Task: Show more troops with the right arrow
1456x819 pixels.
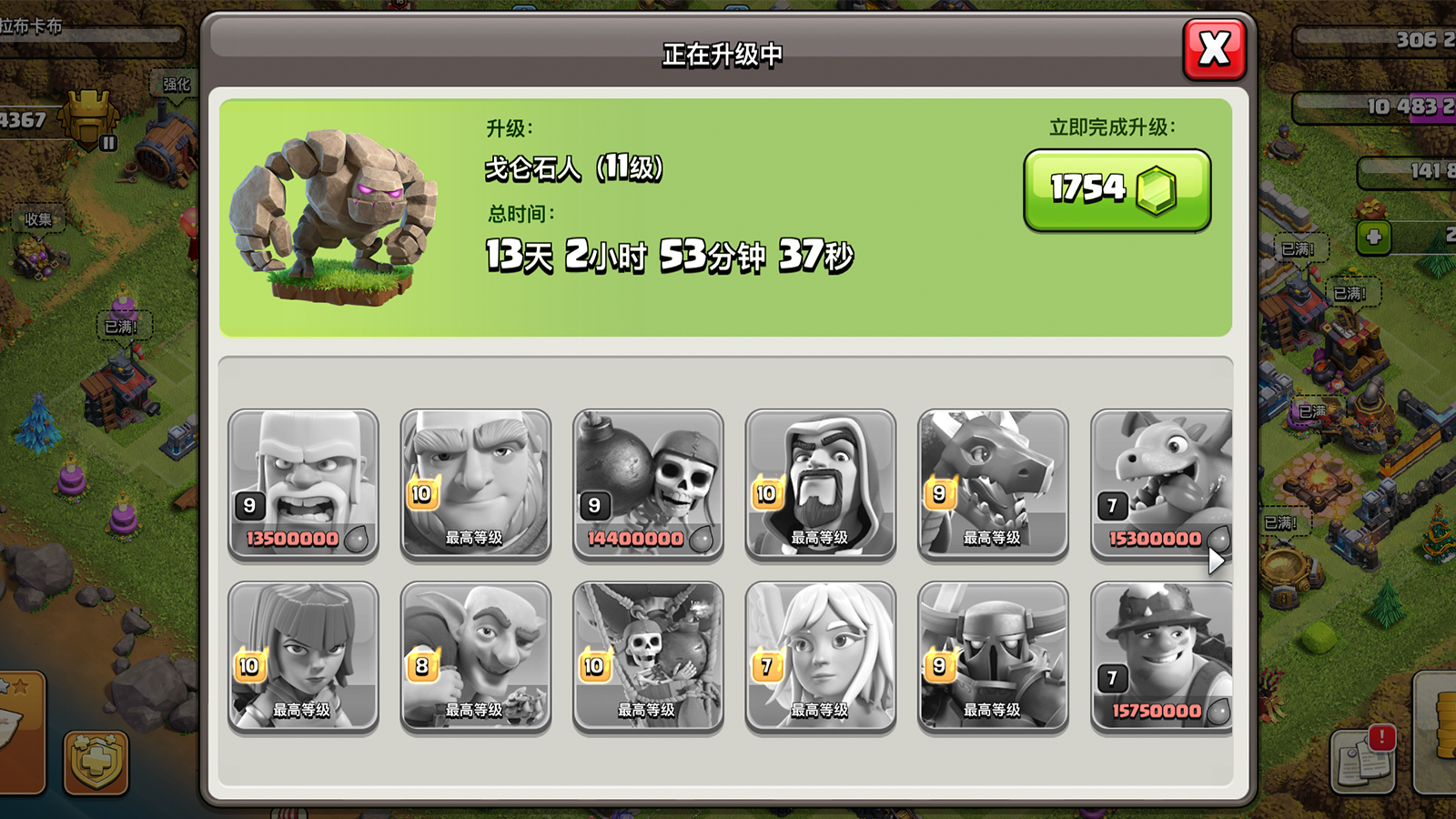Action: pyautogui.click(x=1217, y=561)
